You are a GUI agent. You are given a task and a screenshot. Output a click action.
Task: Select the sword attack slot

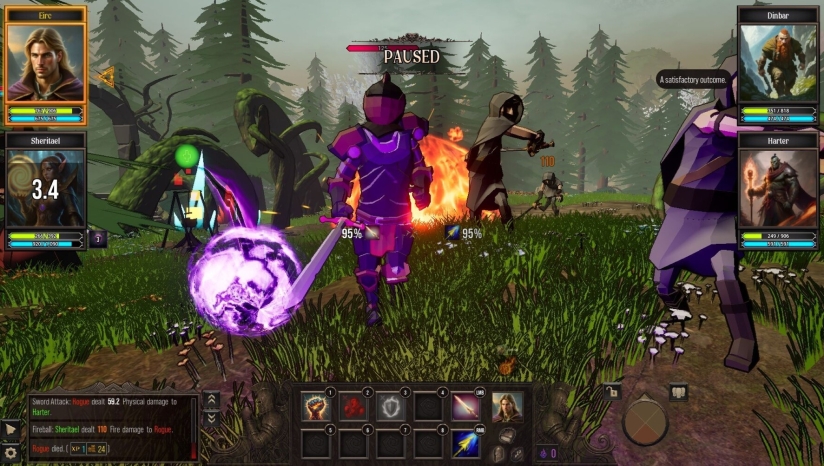465,406
